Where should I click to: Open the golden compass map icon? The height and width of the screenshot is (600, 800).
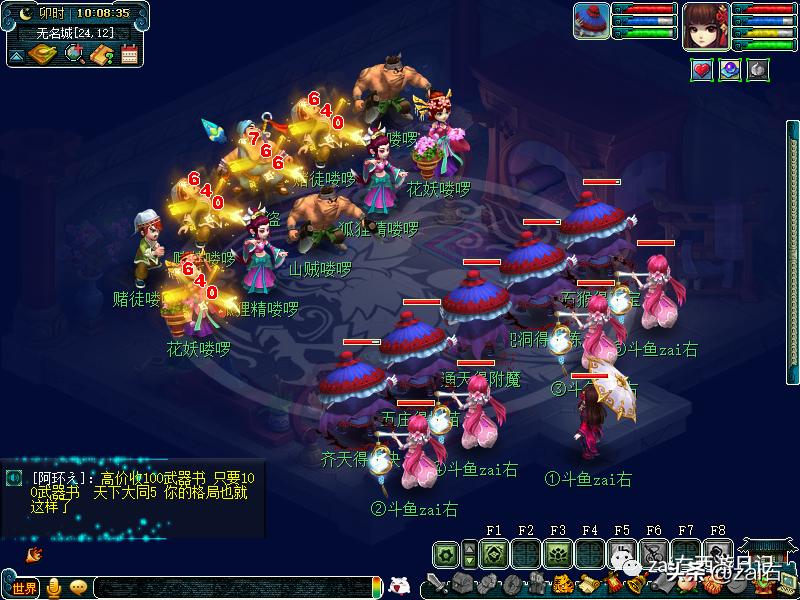(x=42, y=54)
